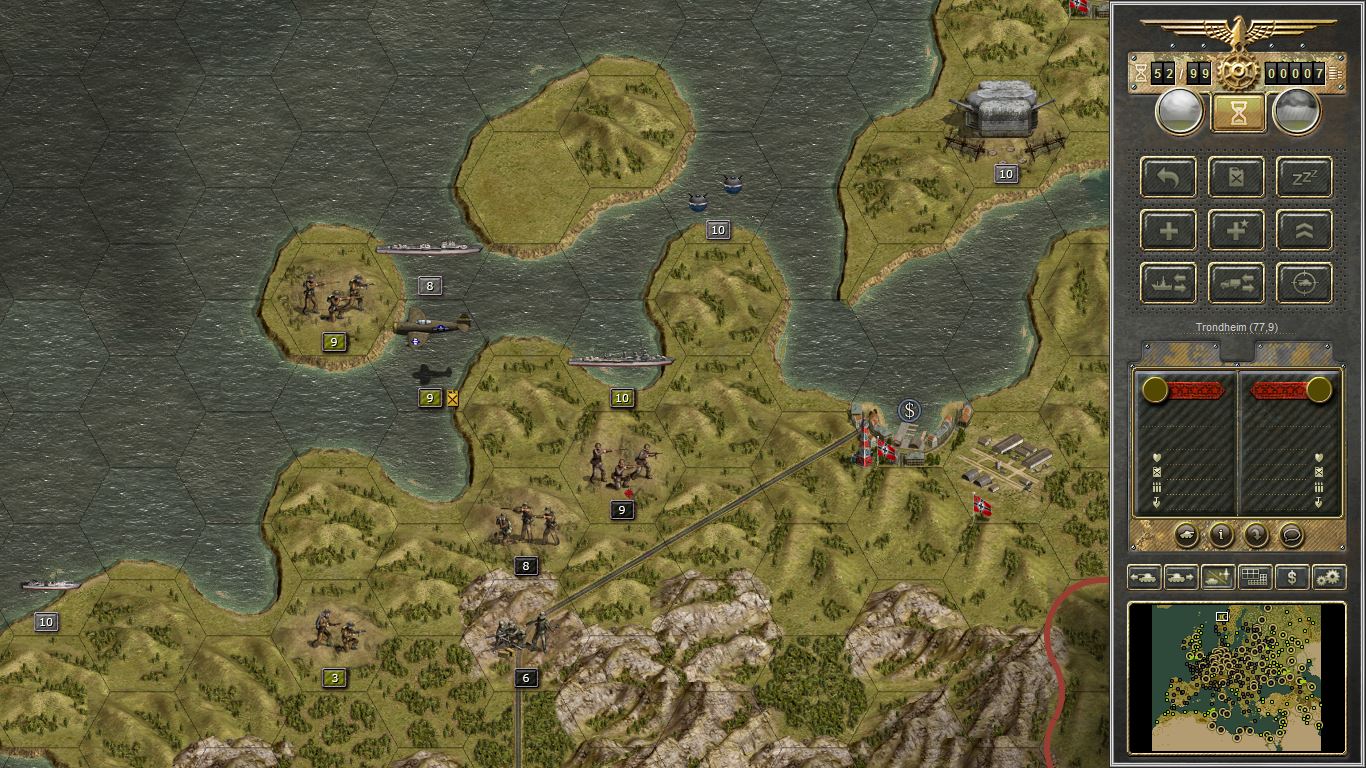Click the round curved-arrow button
This screenshot has height=768, width=1366.
1256,535
